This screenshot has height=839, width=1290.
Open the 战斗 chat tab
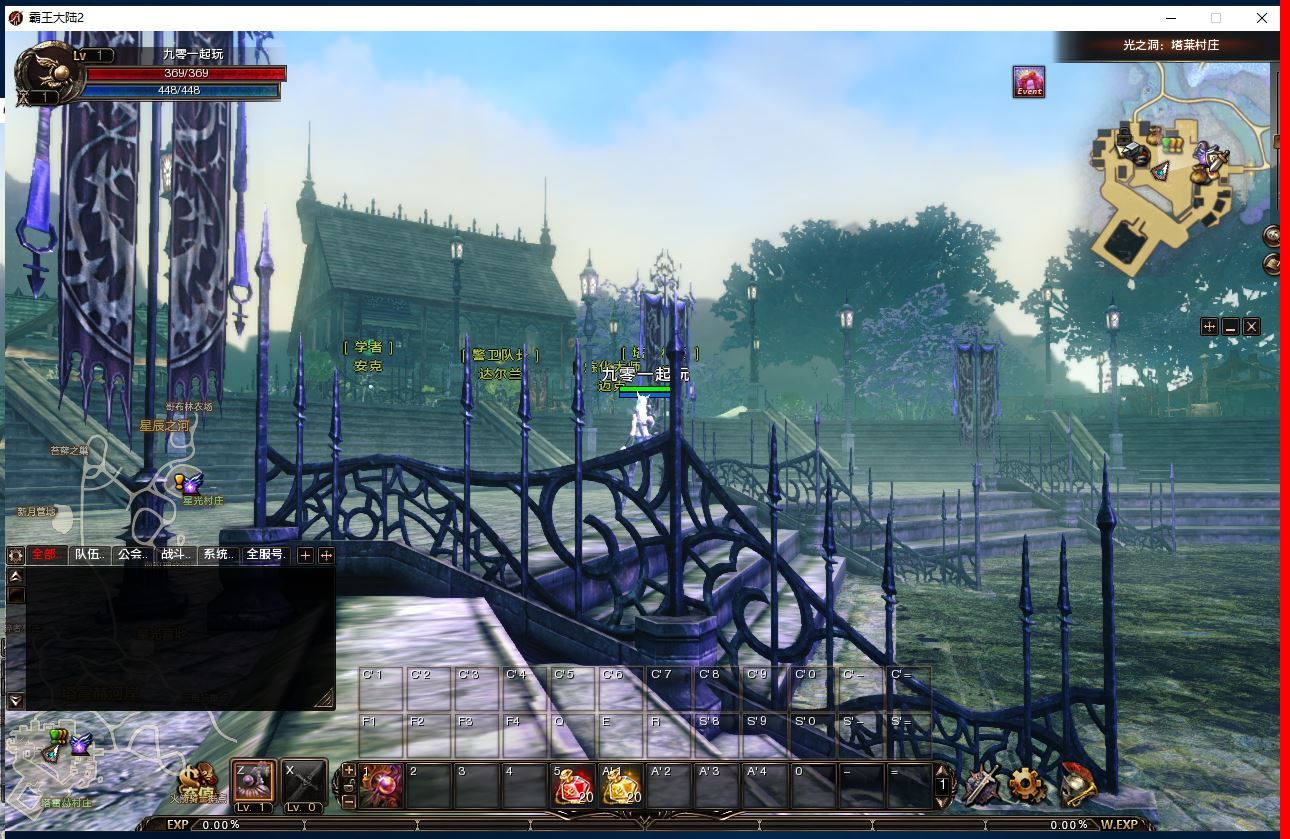[x=176, y=554]
